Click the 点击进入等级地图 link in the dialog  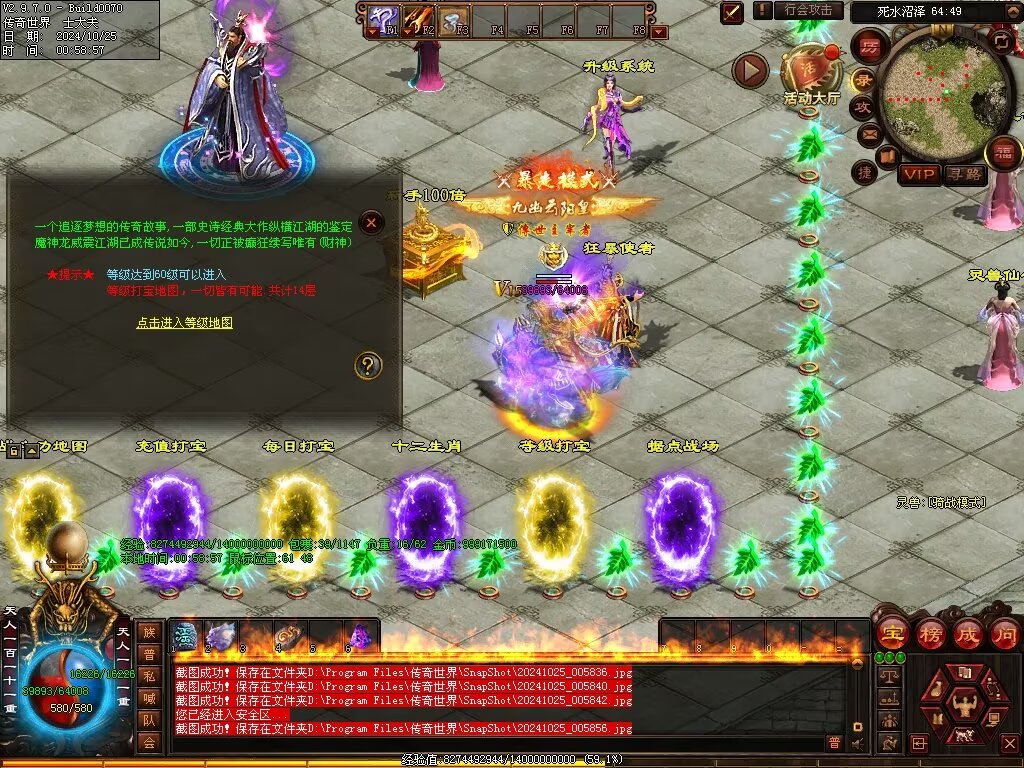(x=185, y=323)
